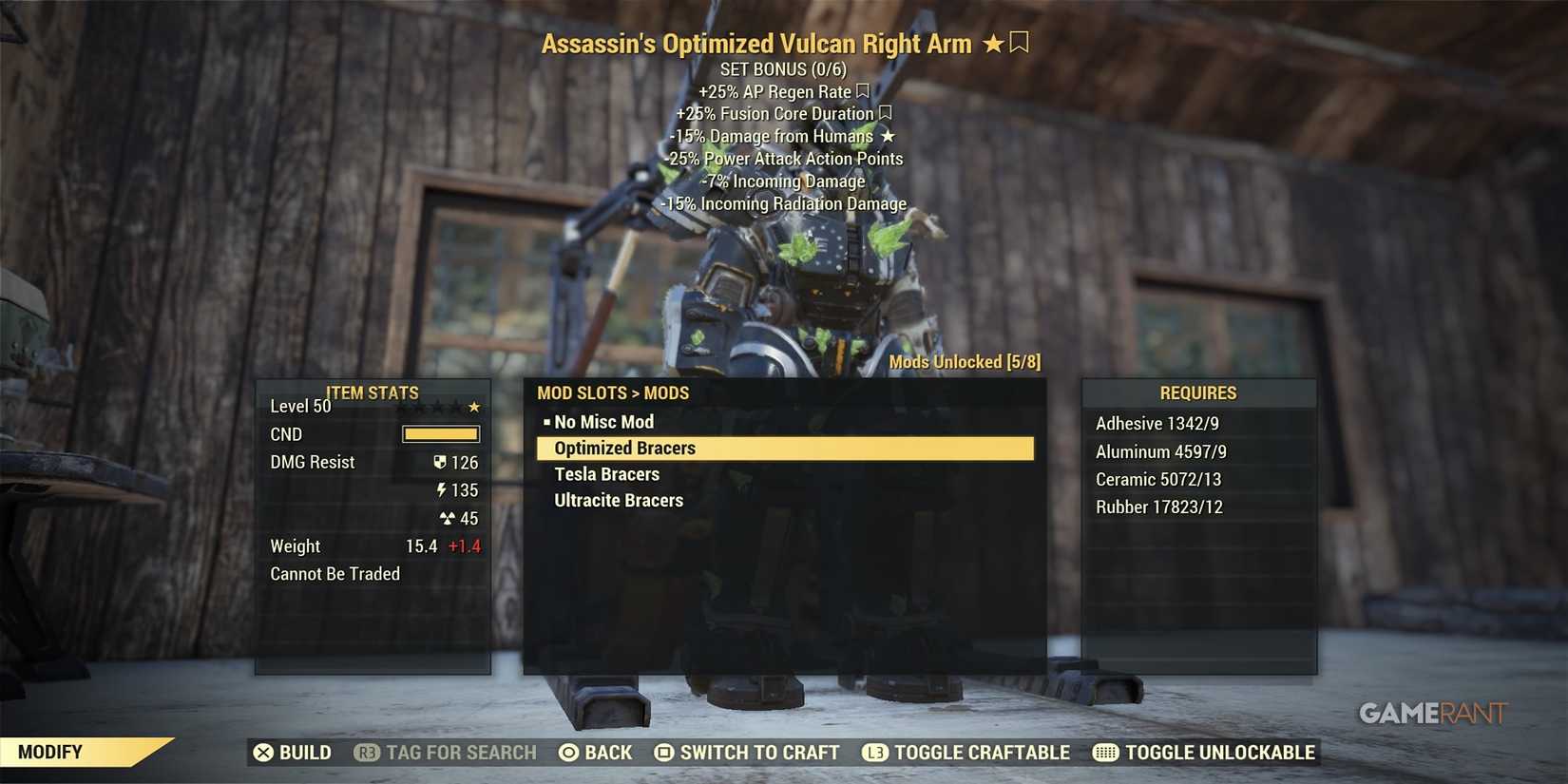The height and width of the screenshot is (784, 1568).
Task: Click the R3 Tag for Search icon
Action: click(367, 752)
